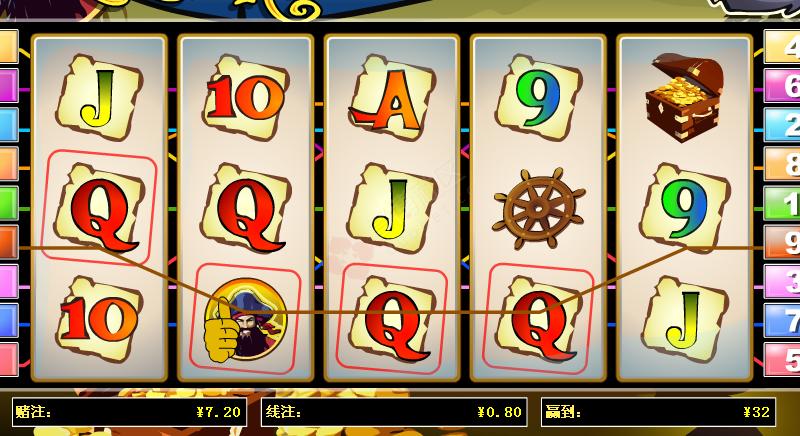Select the yellow payline 4 tab

tap(783, 47)
